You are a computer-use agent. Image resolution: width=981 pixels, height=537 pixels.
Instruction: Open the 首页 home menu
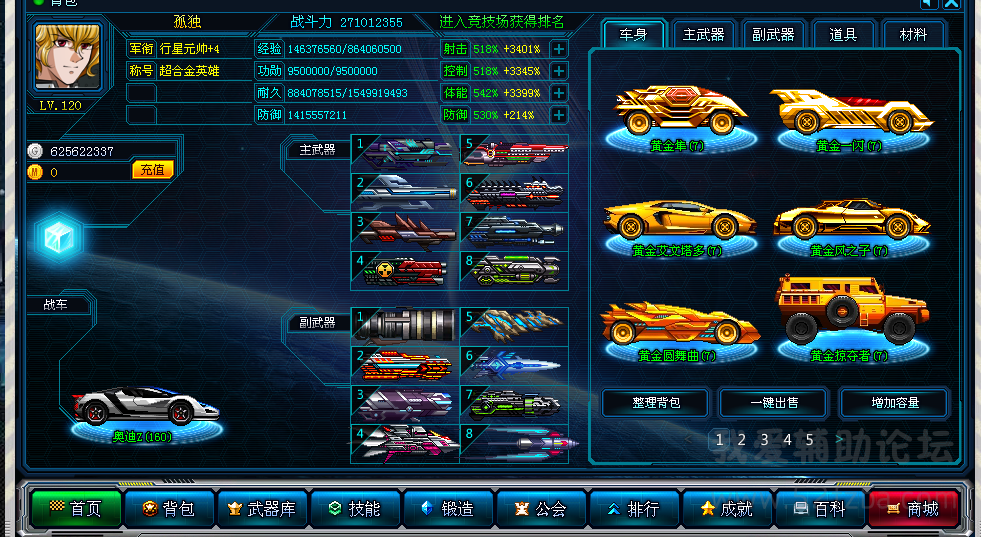(x=73, y=509)
